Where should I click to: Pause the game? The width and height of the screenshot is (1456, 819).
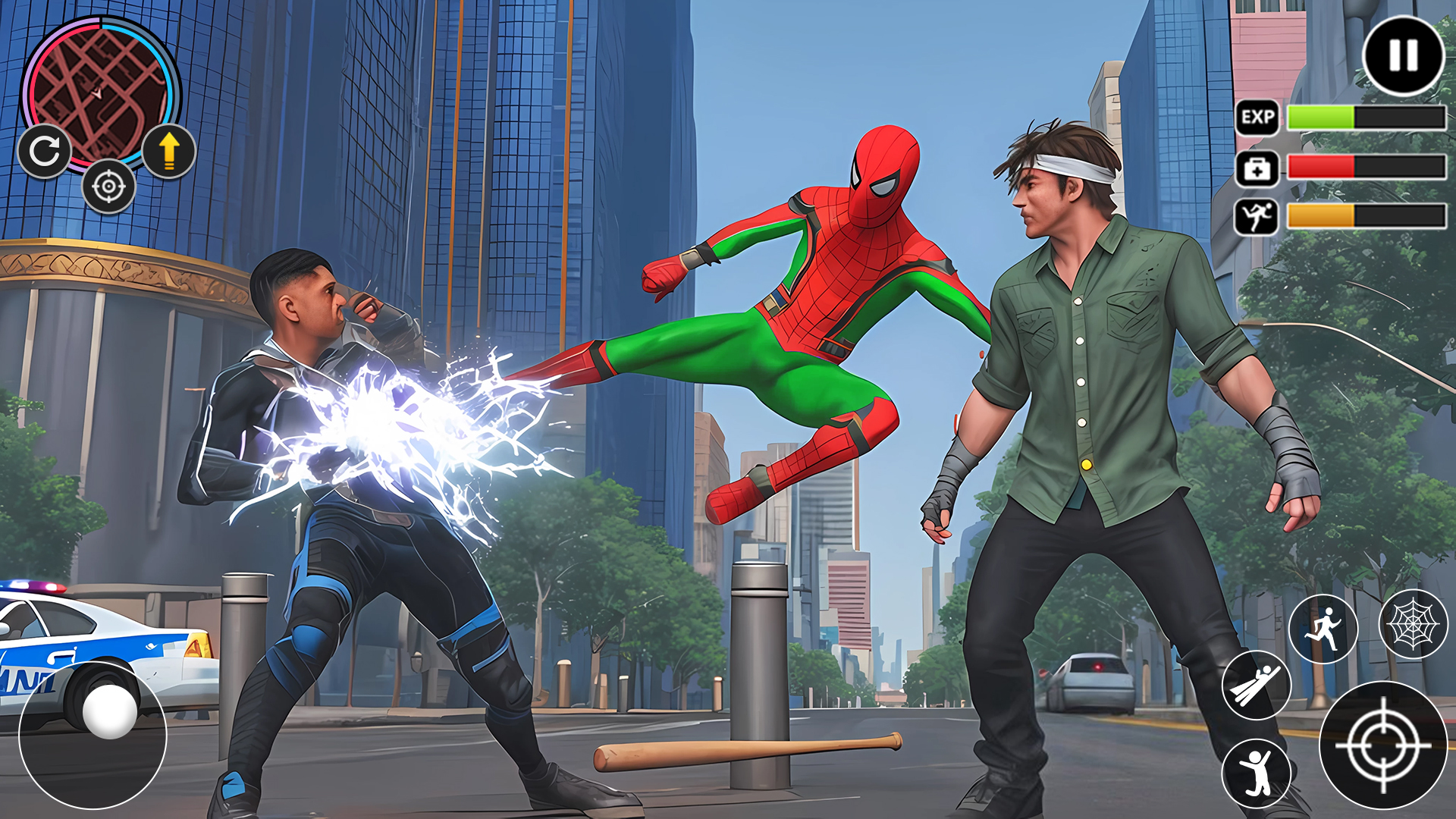tap(1403, 55)
